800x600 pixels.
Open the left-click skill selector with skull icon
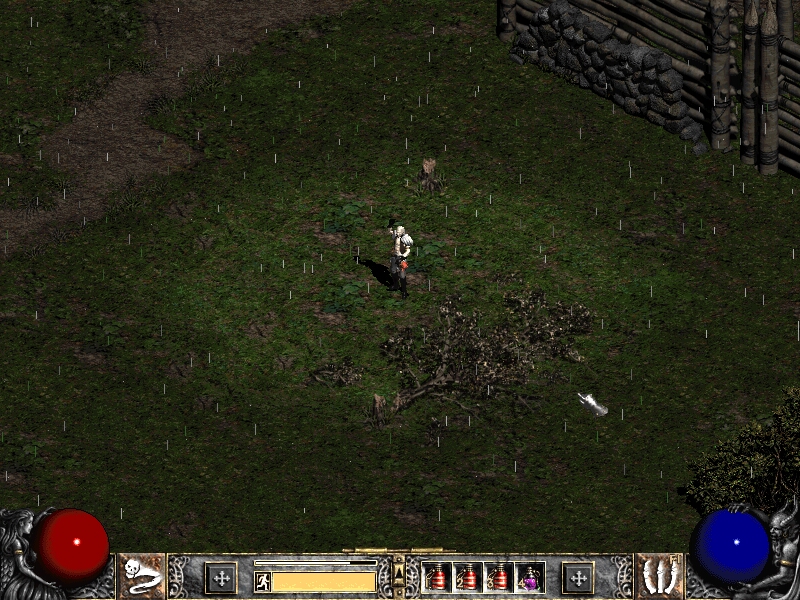point(141,576)
